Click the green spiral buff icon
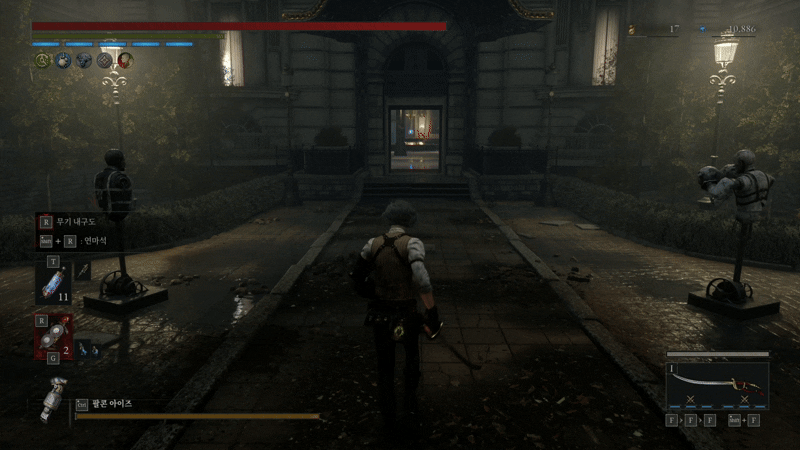Image resolution: width=800 pixels, height=450 pixels. [43, 61]
